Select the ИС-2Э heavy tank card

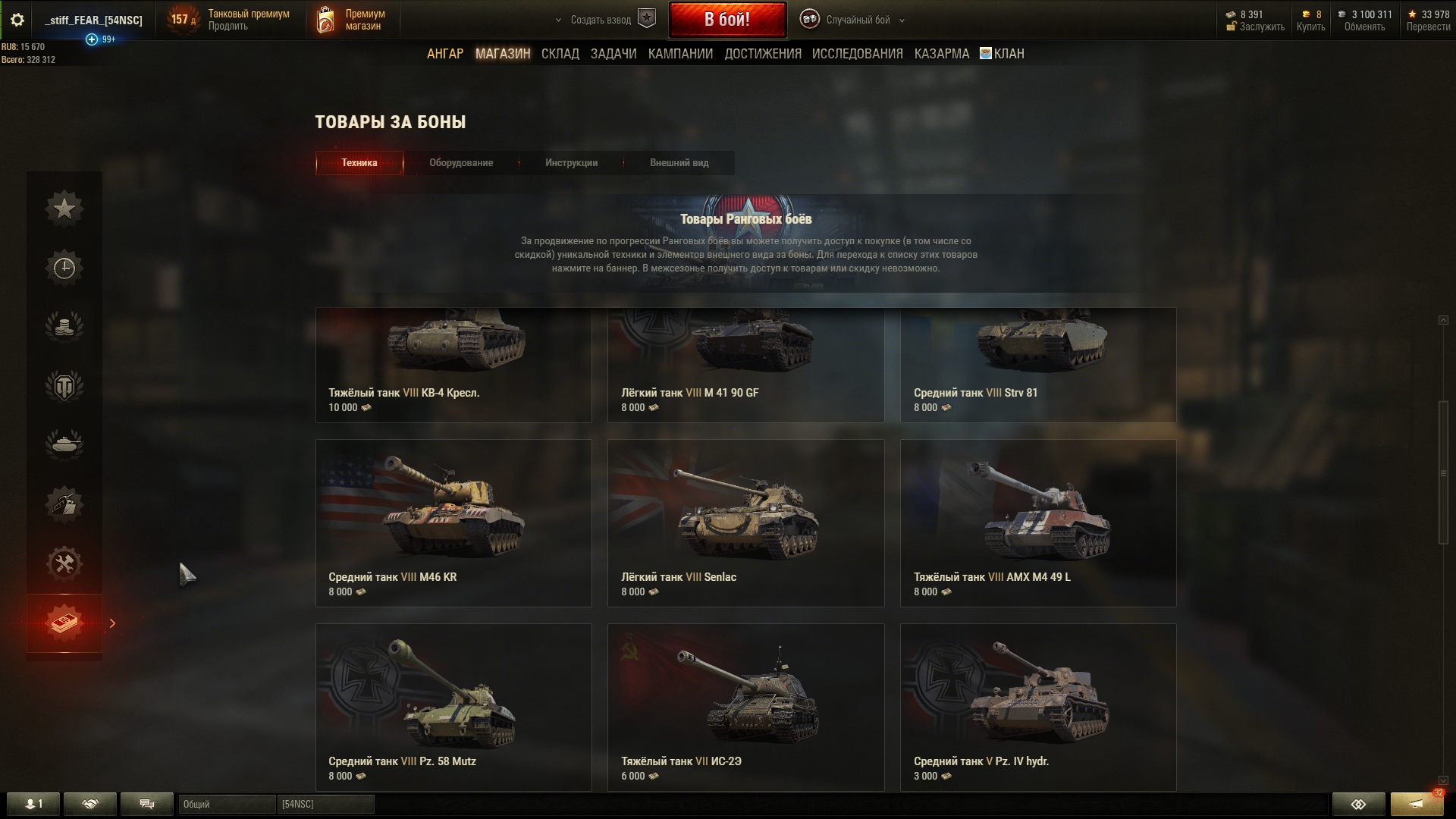pyautogui.click(x=745, y=707)
